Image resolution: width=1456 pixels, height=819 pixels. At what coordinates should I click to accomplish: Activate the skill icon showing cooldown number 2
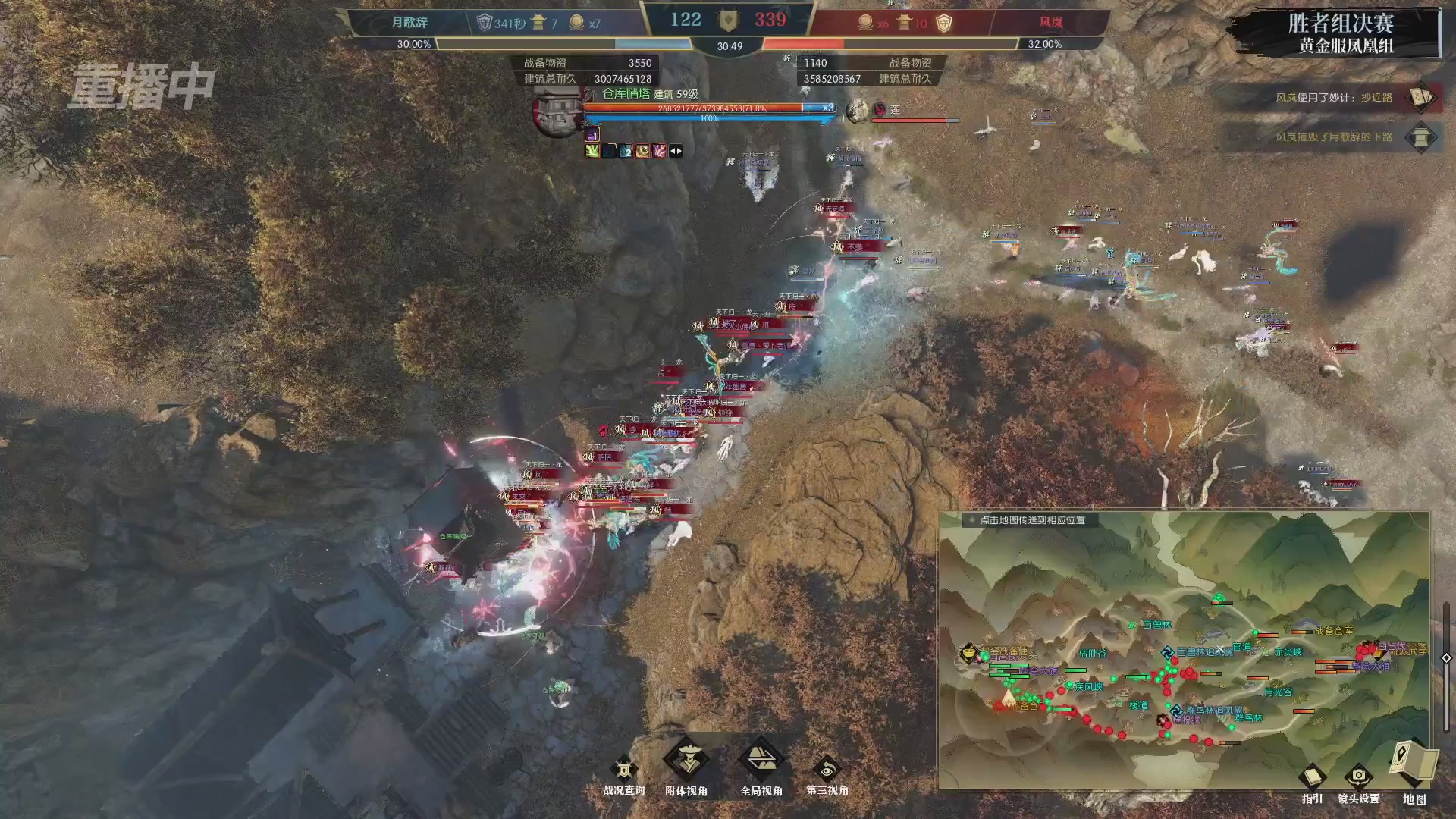click(x=625, y=152)
